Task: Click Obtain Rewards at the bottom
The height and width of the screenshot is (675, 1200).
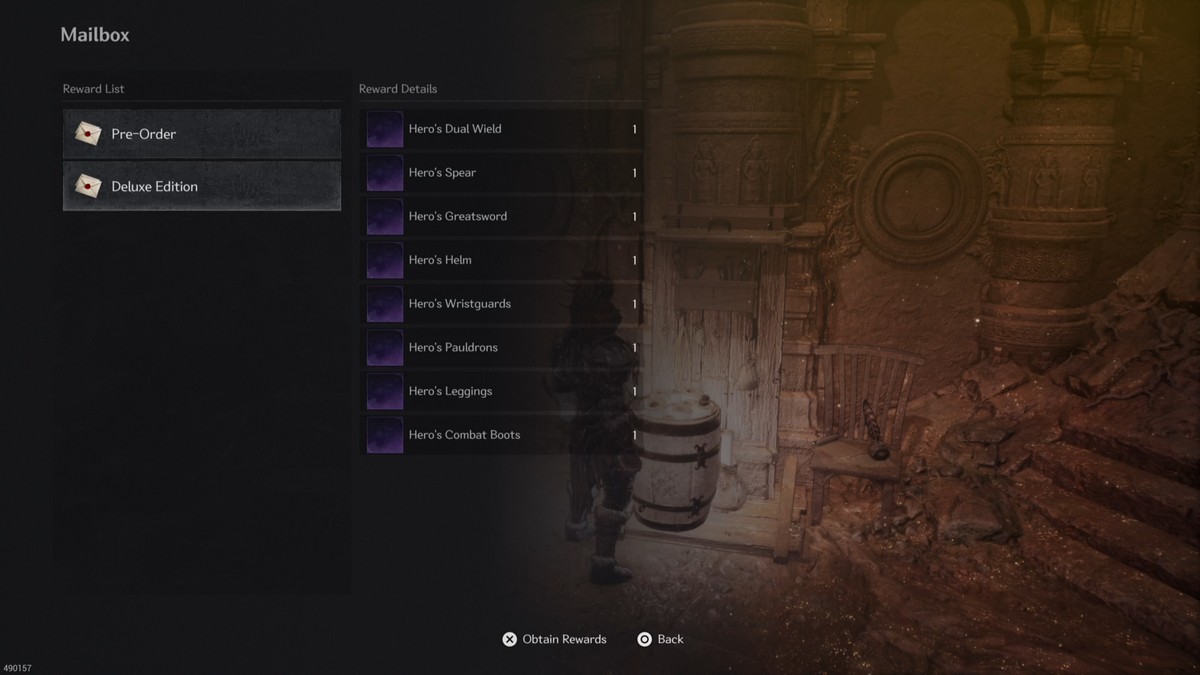Action: click(x=555, y=639)
